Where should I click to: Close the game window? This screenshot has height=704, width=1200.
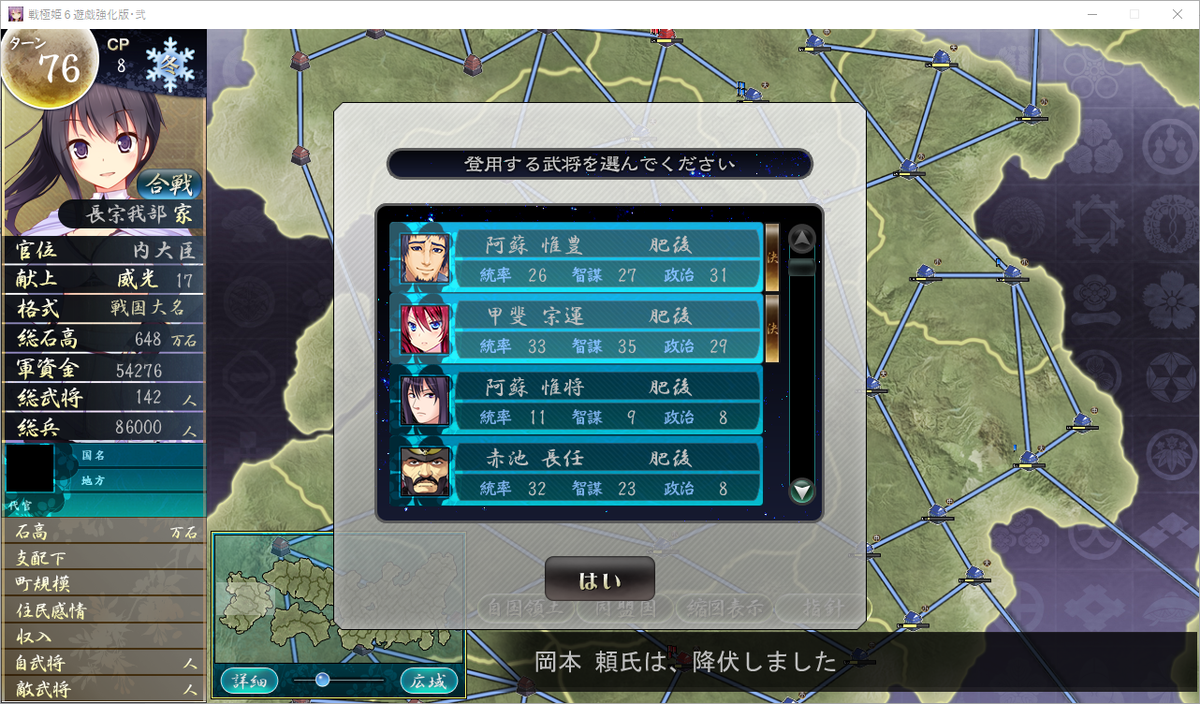pos(1176,14)
